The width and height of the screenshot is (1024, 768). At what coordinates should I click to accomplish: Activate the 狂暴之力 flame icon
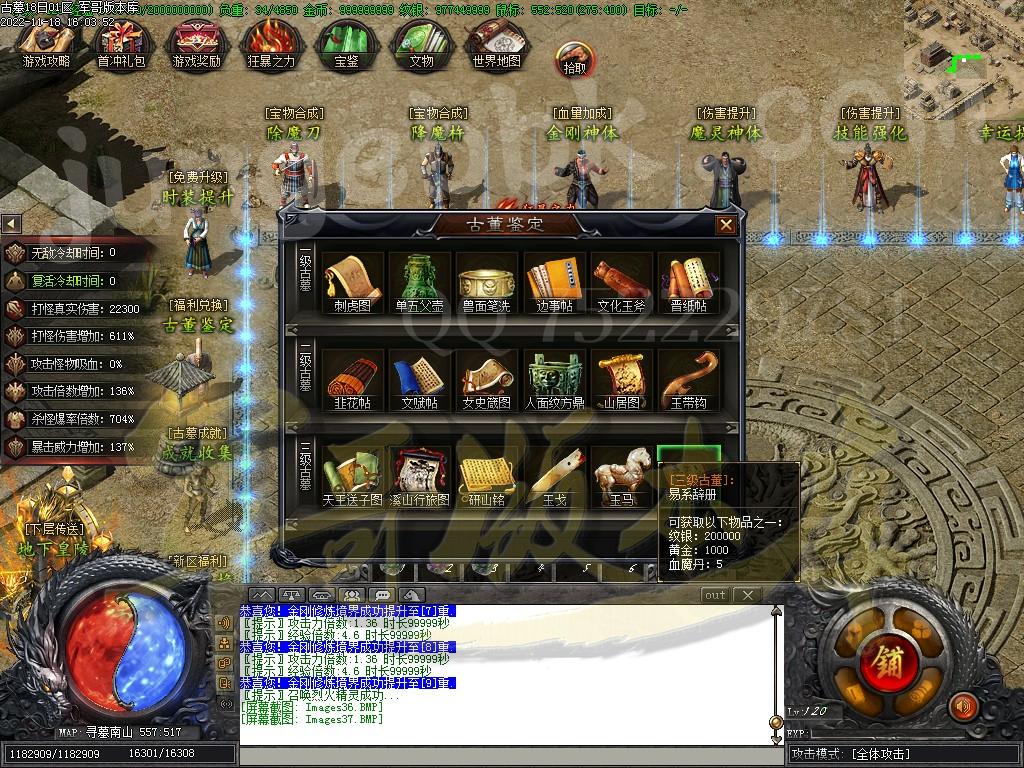(271, 44)
